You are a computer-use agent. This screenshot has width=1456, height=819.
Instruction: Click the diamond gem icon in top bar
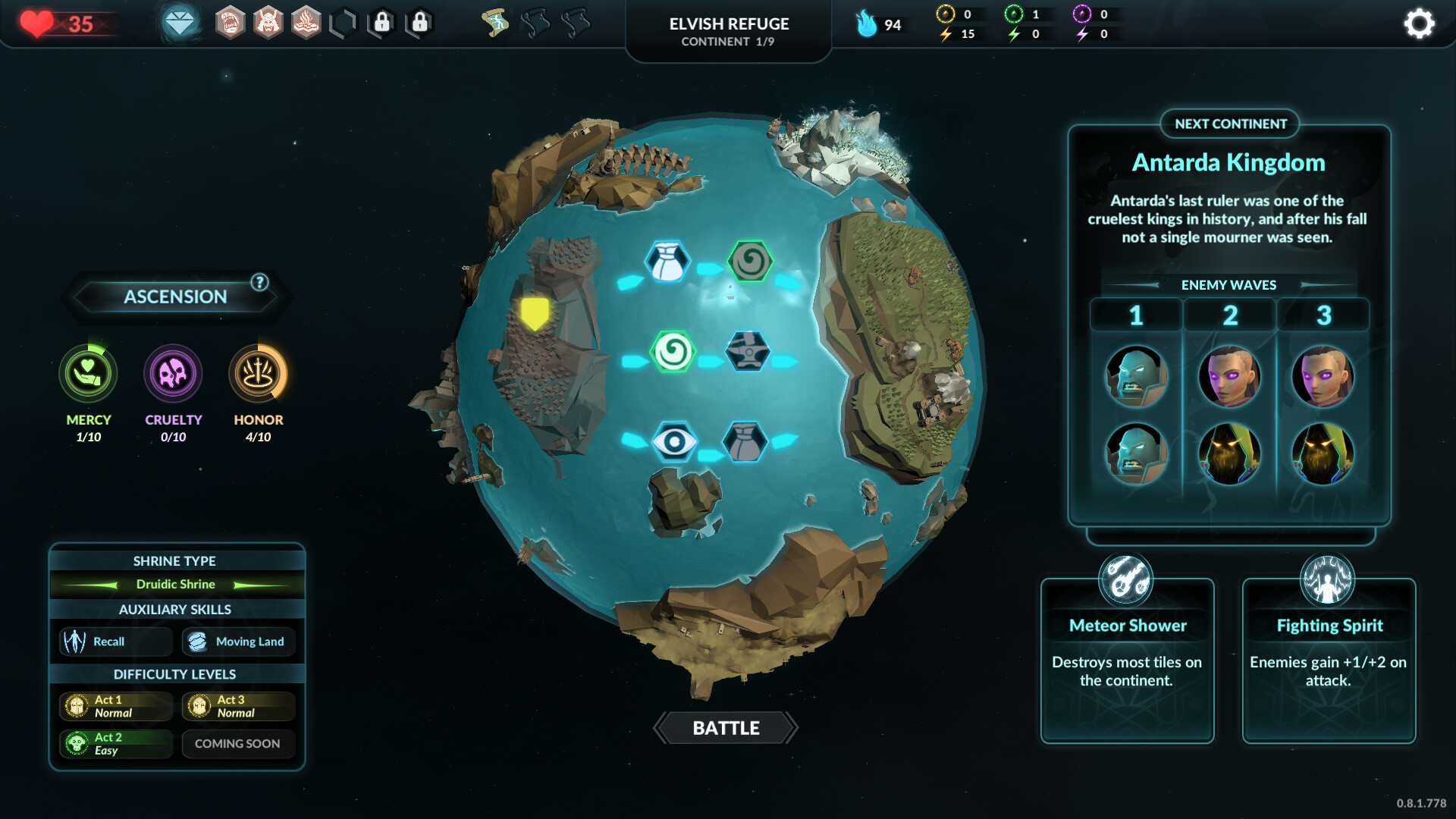click(180, 24)
